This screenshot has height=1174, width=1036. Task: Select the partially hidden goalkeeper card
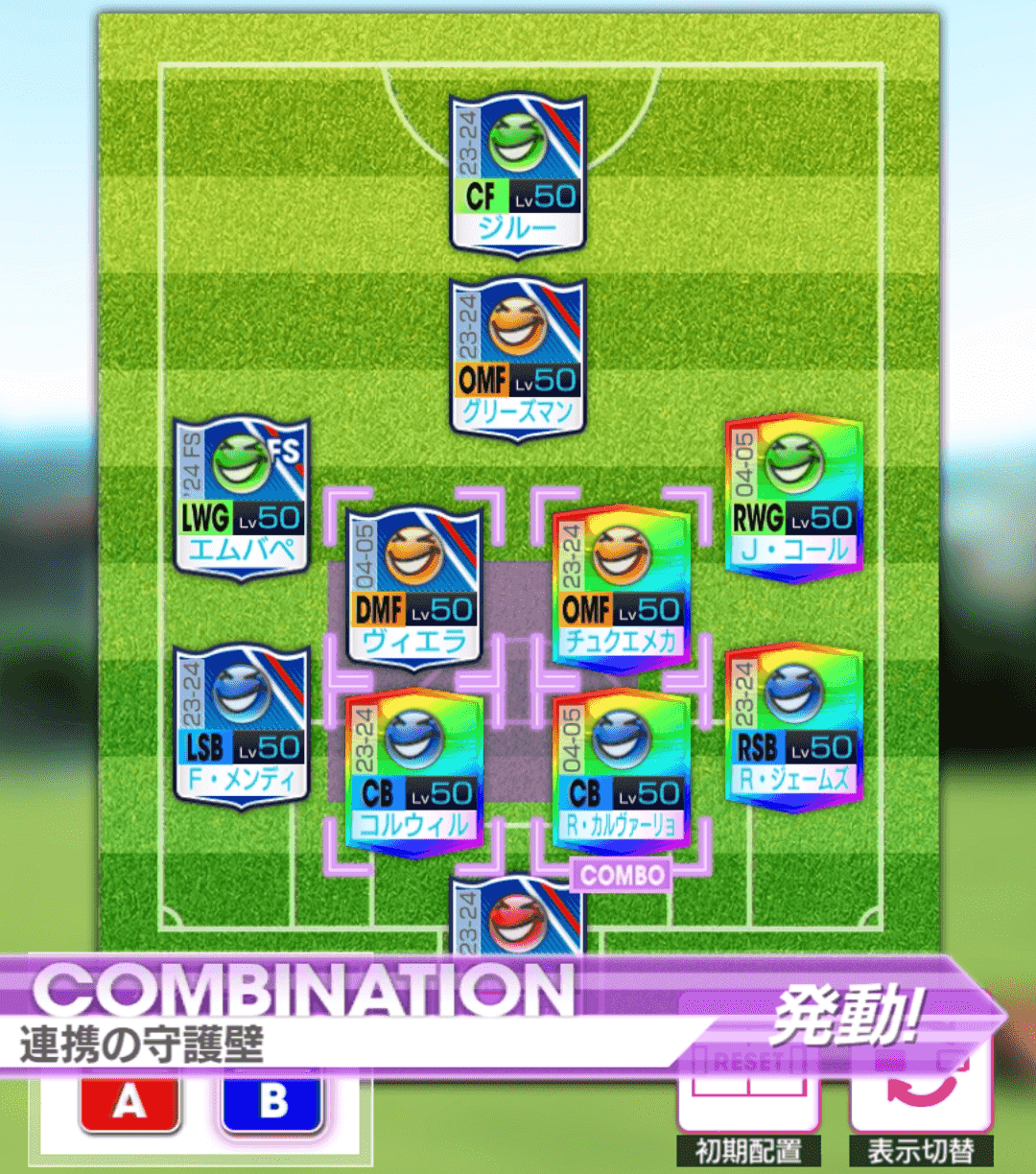[x=517, y=916]
